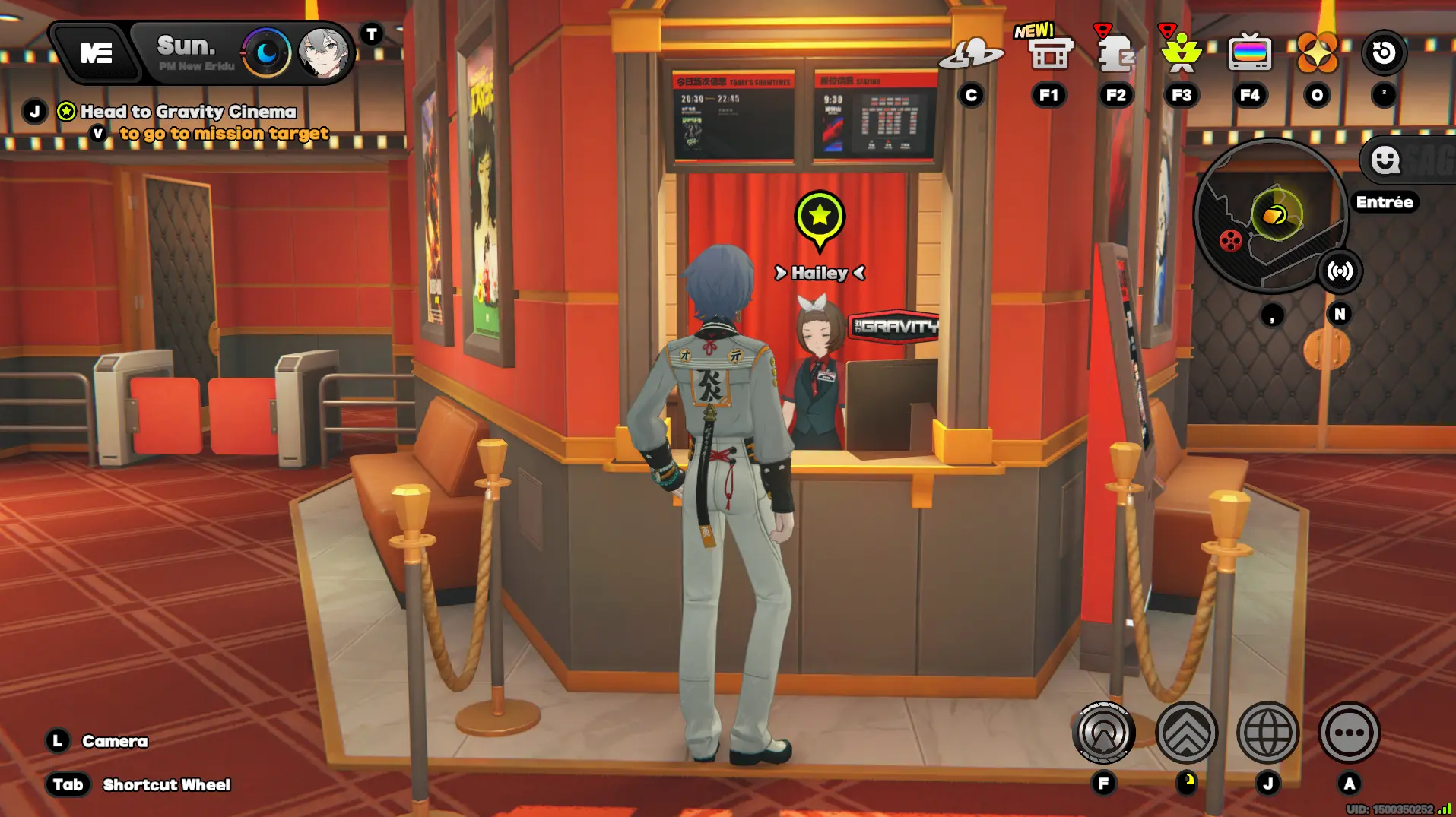1456x817 pixels.
Task: Click the circular refresh arrow icon
Action: pos(1384,53)
